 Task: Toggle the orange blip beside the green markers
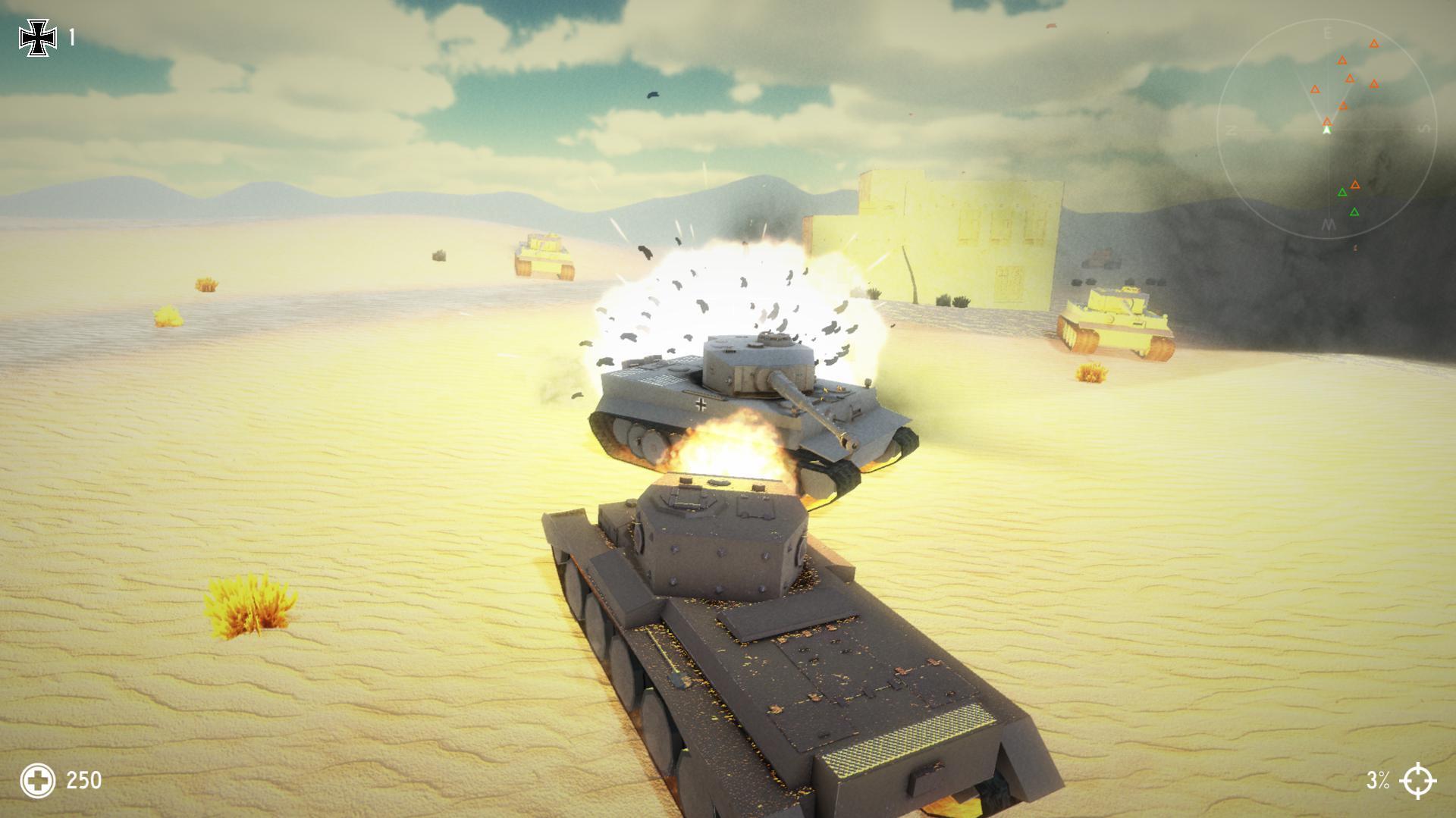(1355, 184)
